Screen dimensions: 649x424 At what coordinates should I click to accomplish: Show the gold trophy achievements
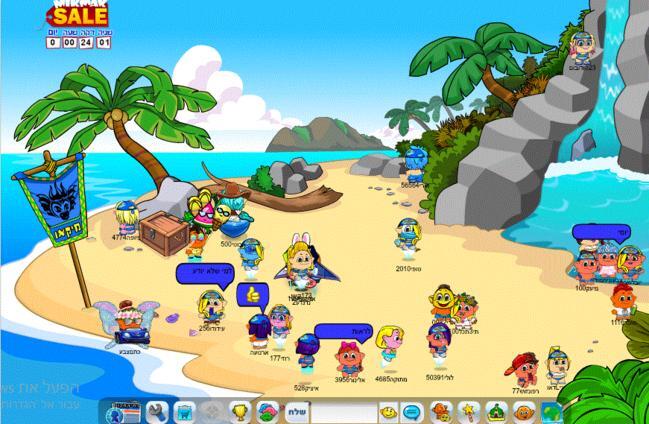(239, 411)
